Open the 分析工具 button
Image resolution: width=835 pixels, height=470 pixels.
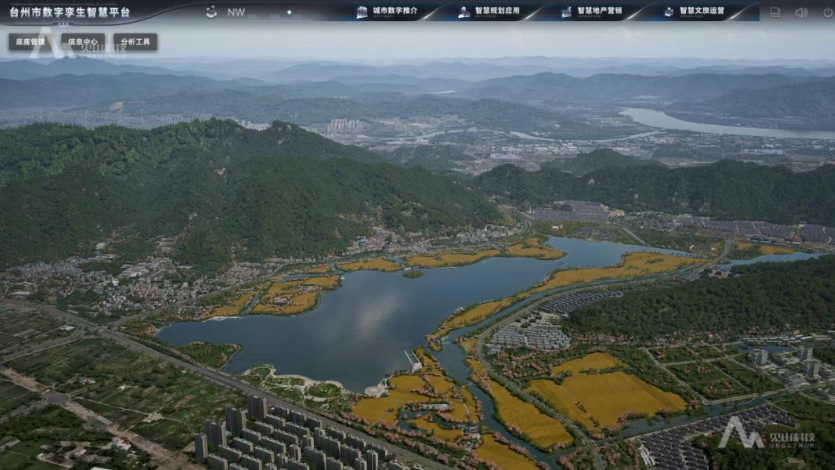click(x=135, y=42)
